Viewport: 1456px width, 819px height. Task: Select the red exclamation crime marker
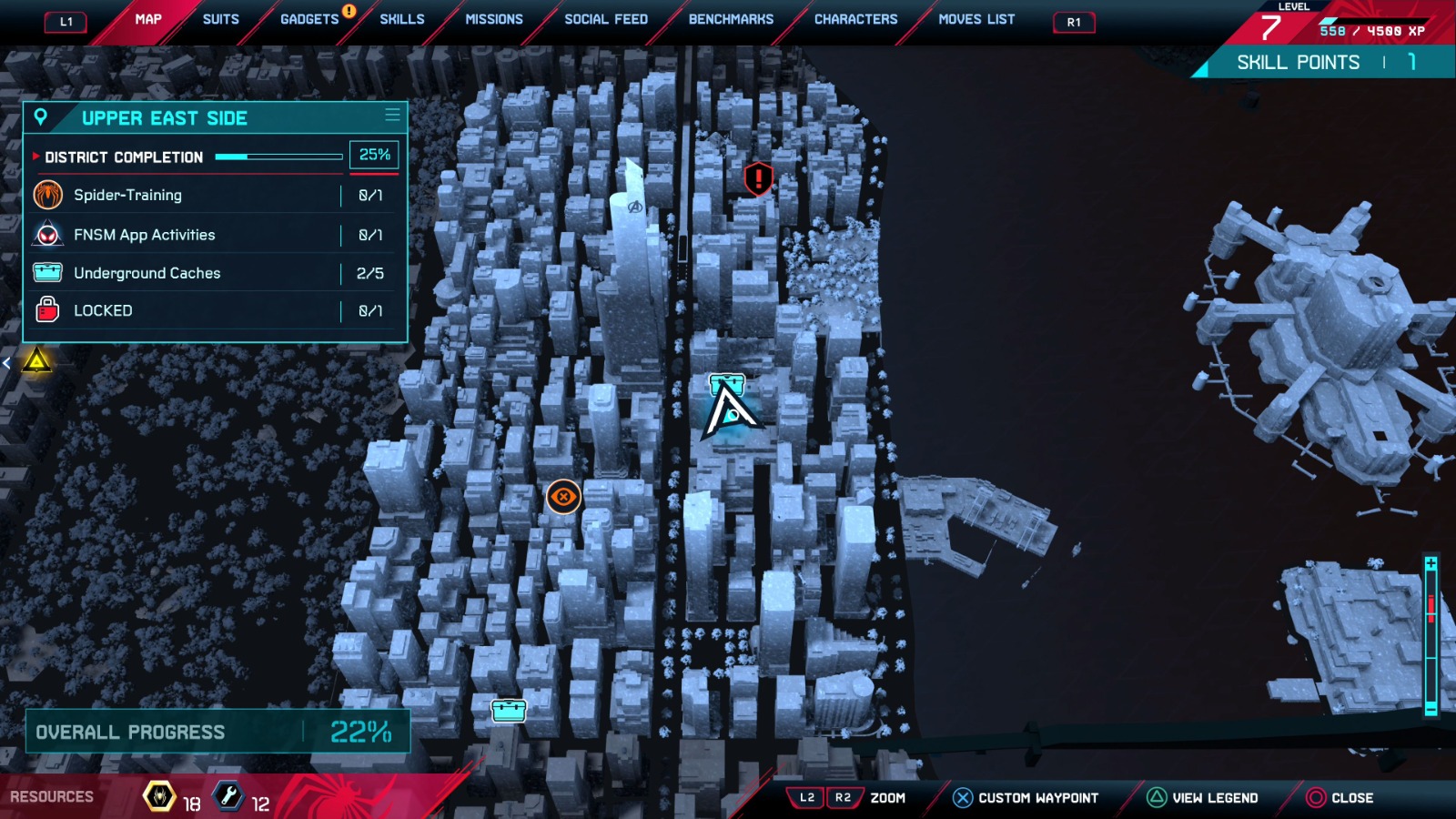click(758, 178)
